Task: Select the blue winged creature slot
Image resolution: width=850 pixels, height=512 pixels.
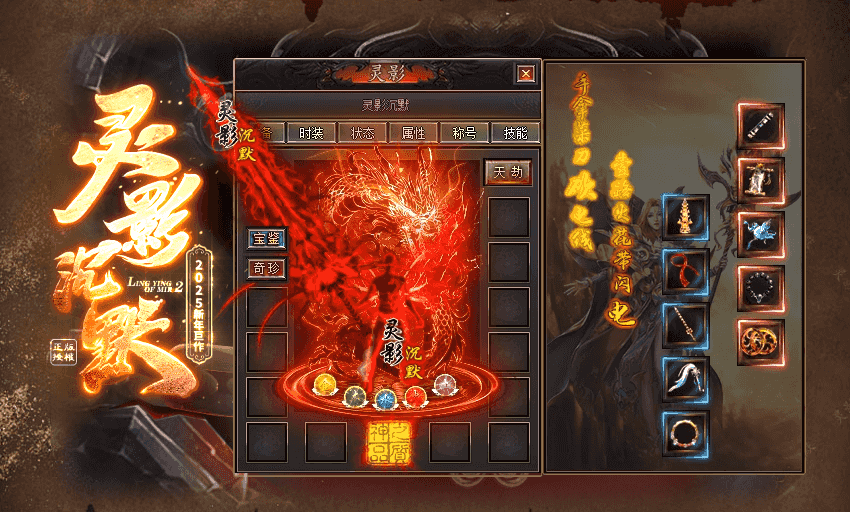Action: (x=762, y=233)
